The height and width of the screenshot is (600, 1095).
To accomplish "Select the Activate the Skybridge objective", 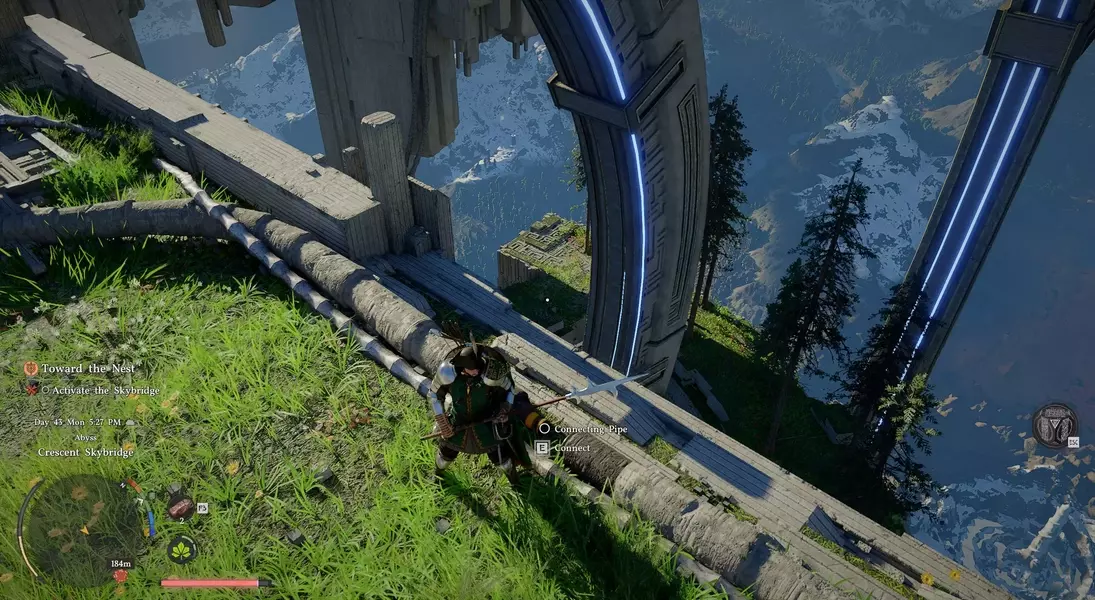I will click(100, 390).
